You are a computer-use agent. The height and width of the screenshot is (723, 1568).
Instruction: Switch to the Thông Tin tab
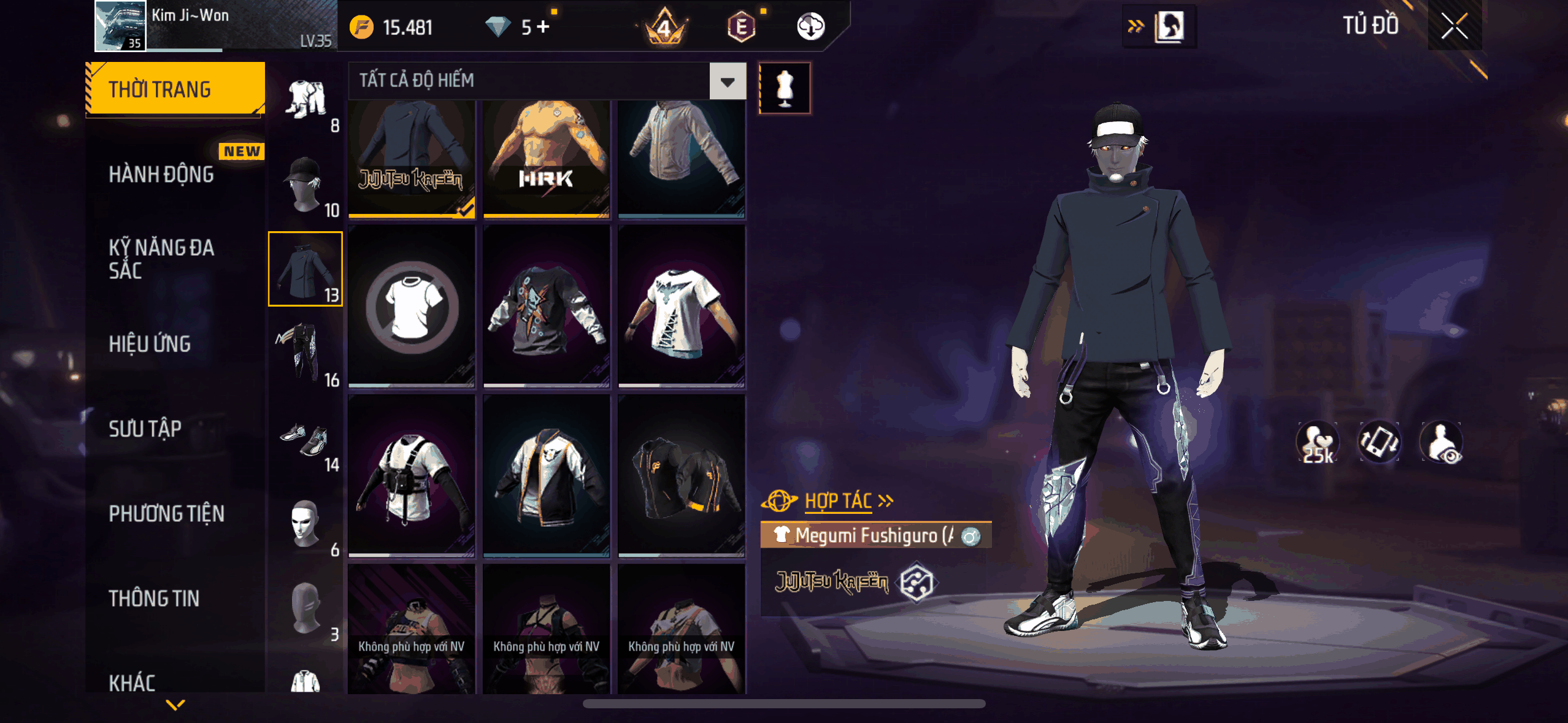pyautogui.click(x=154, y=599)
